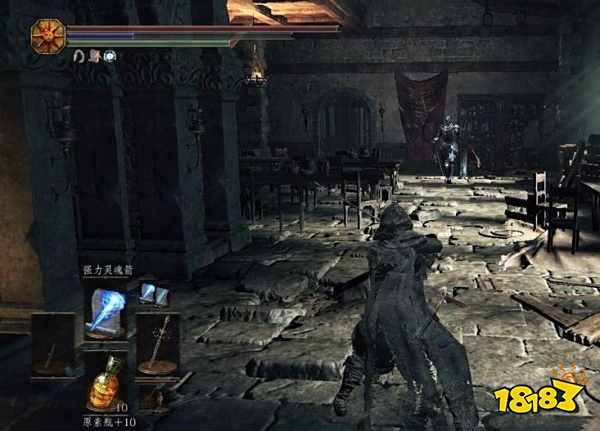
Task: Click the small secondary spell icon
Action: [x=148, y=292]
